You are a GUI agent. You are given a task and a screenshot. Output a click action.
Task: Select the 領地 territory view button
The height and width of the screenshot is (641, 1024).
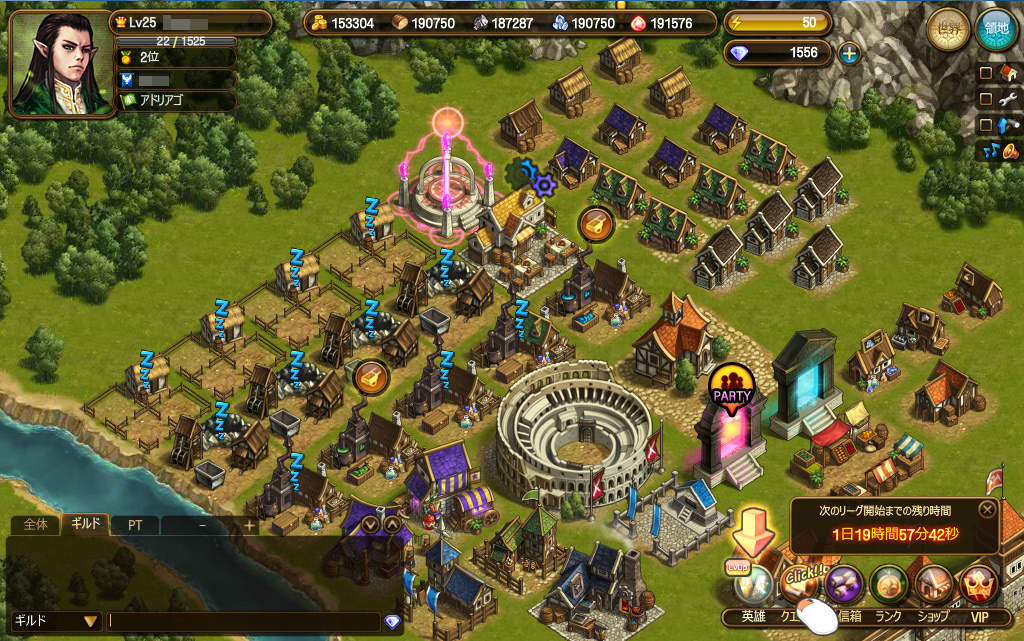996,30
